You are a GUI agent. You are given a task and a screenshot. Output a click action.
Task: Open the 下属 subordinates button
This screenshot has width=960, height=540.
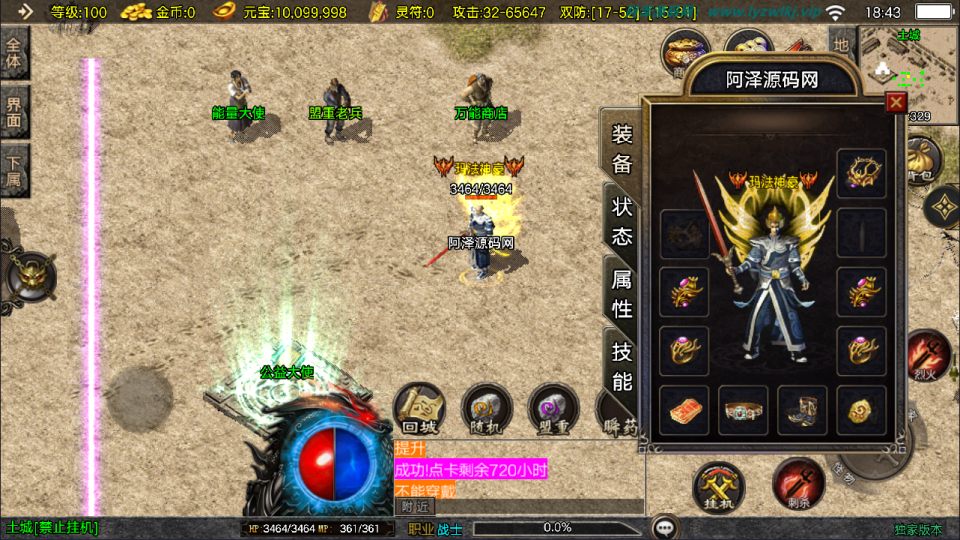(x=15, y=170)
